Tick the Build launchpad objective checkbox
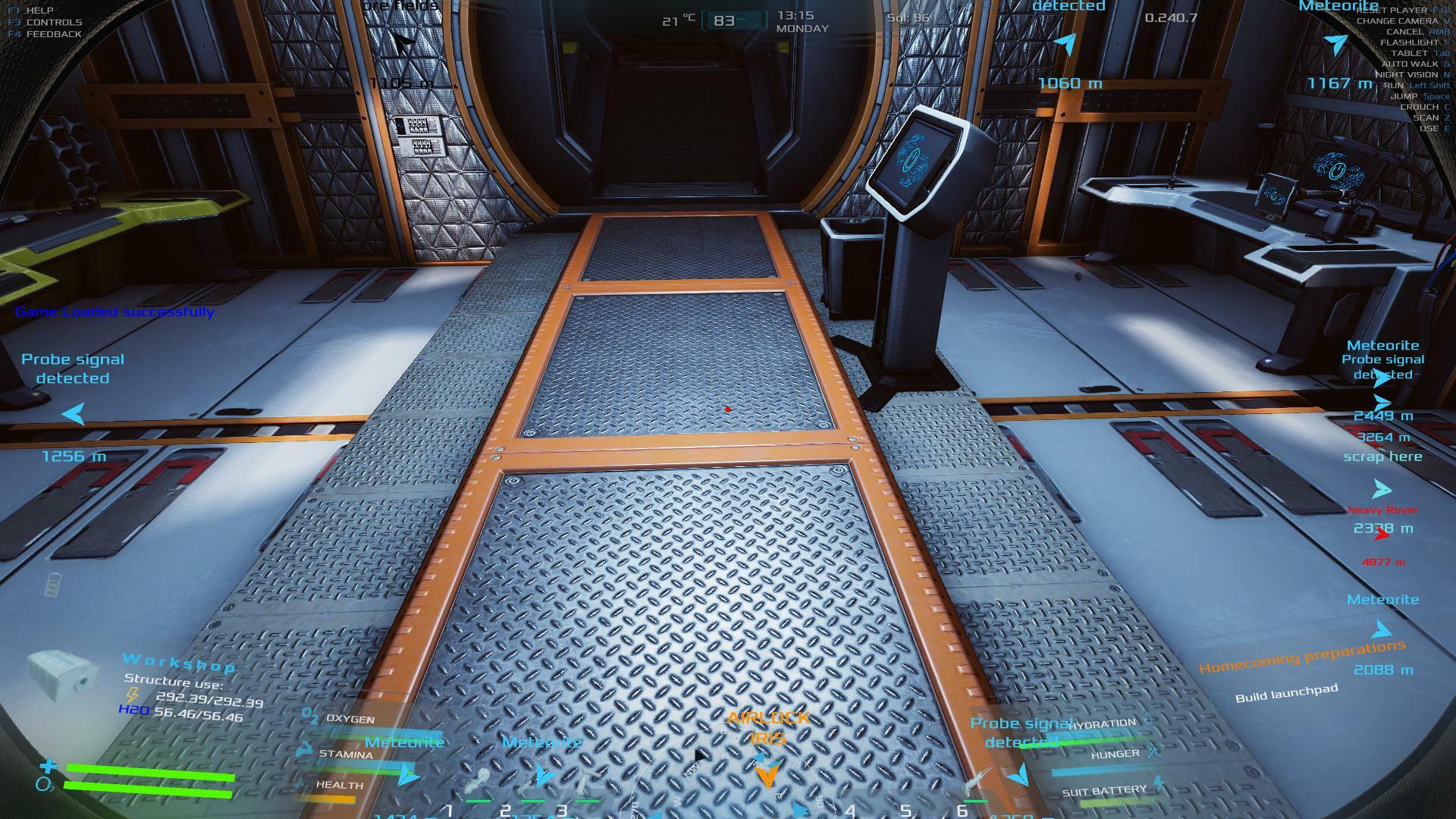This screenshot has height=819, width=1456. (1218, 702)
